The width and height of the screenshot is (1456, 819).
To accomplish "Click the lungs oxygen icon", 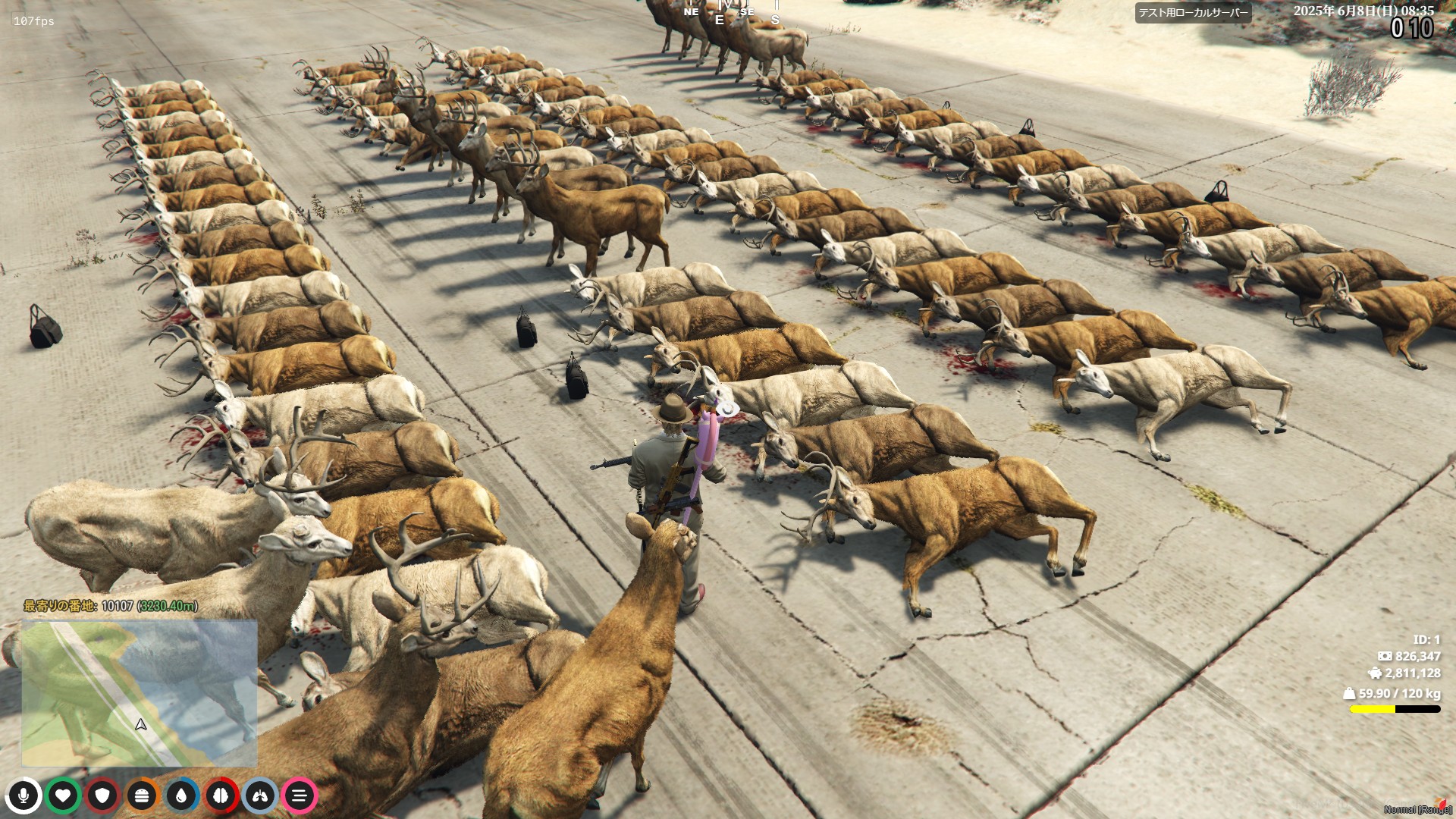I will click(260, 795).
